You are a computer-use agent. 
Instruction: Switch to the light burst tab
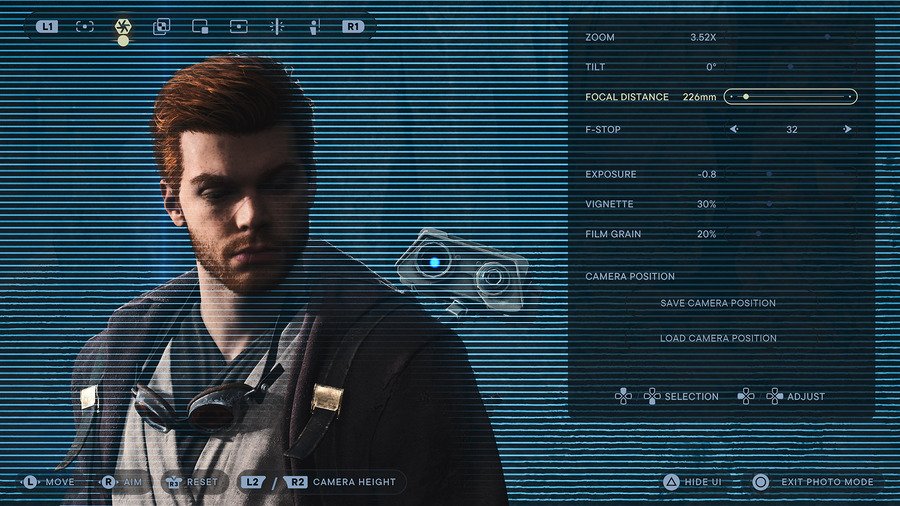point(277,26)
